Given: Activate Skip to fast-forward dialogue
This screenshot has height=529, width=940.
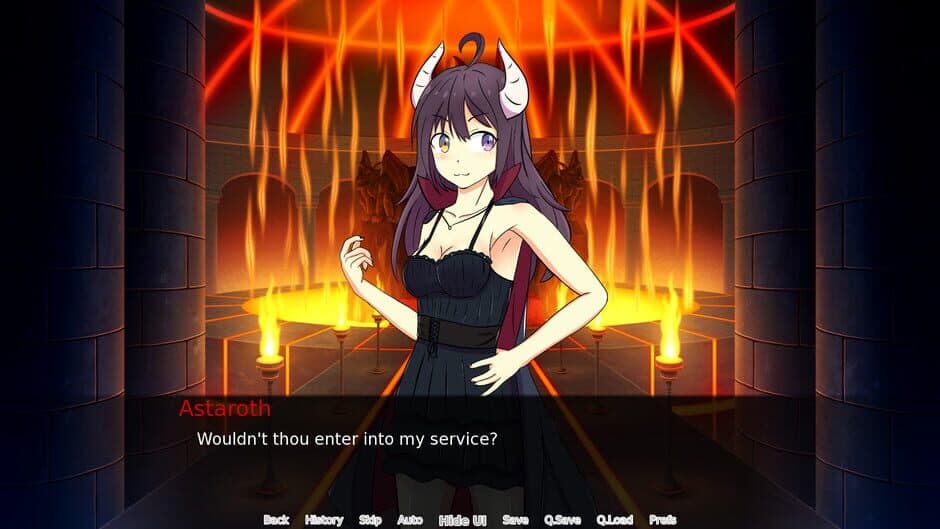Looking at the screenshot, I should pos(370,520).
